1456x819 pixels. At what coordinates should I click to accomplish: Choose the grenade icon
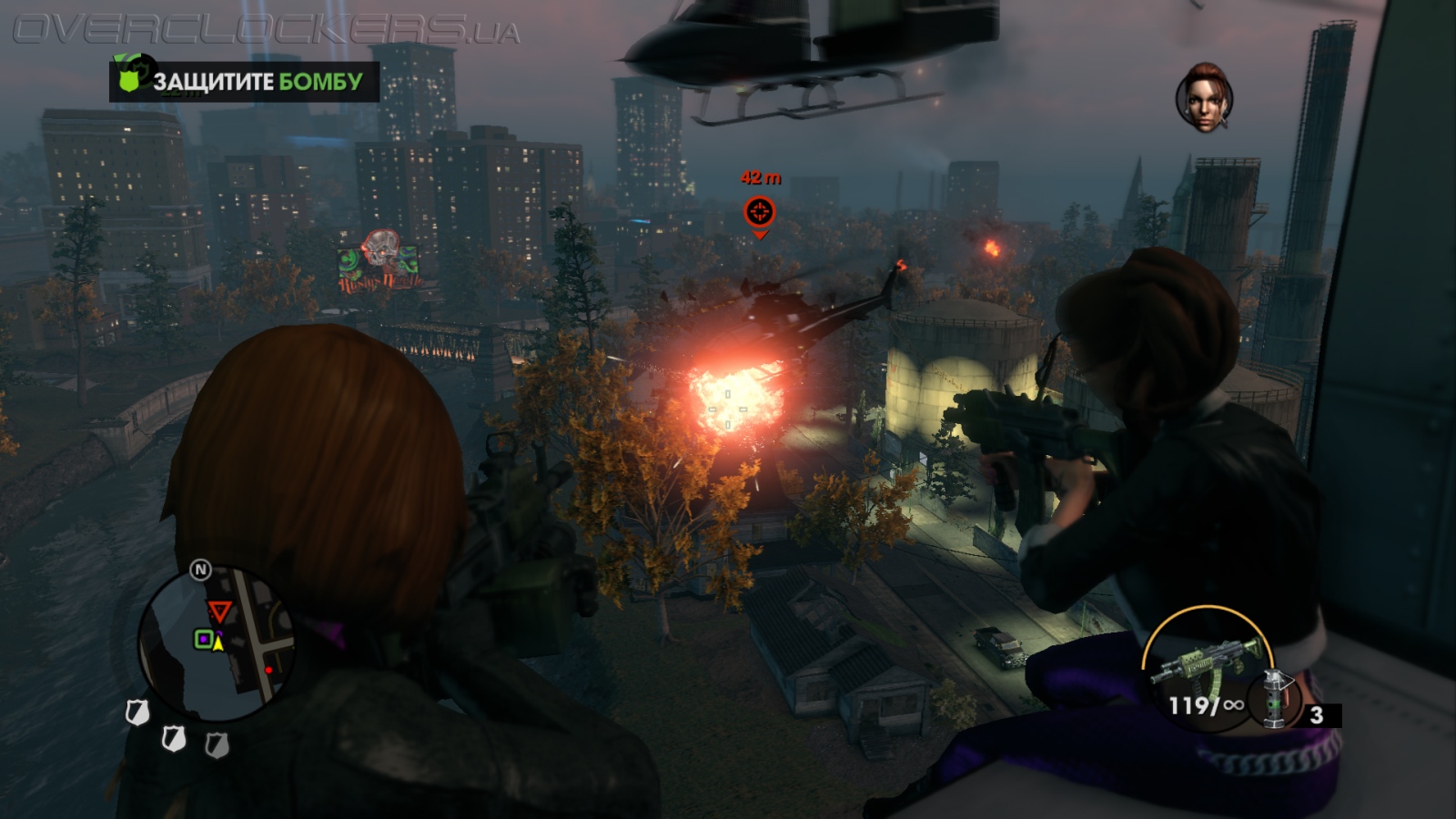[1275, 699]
